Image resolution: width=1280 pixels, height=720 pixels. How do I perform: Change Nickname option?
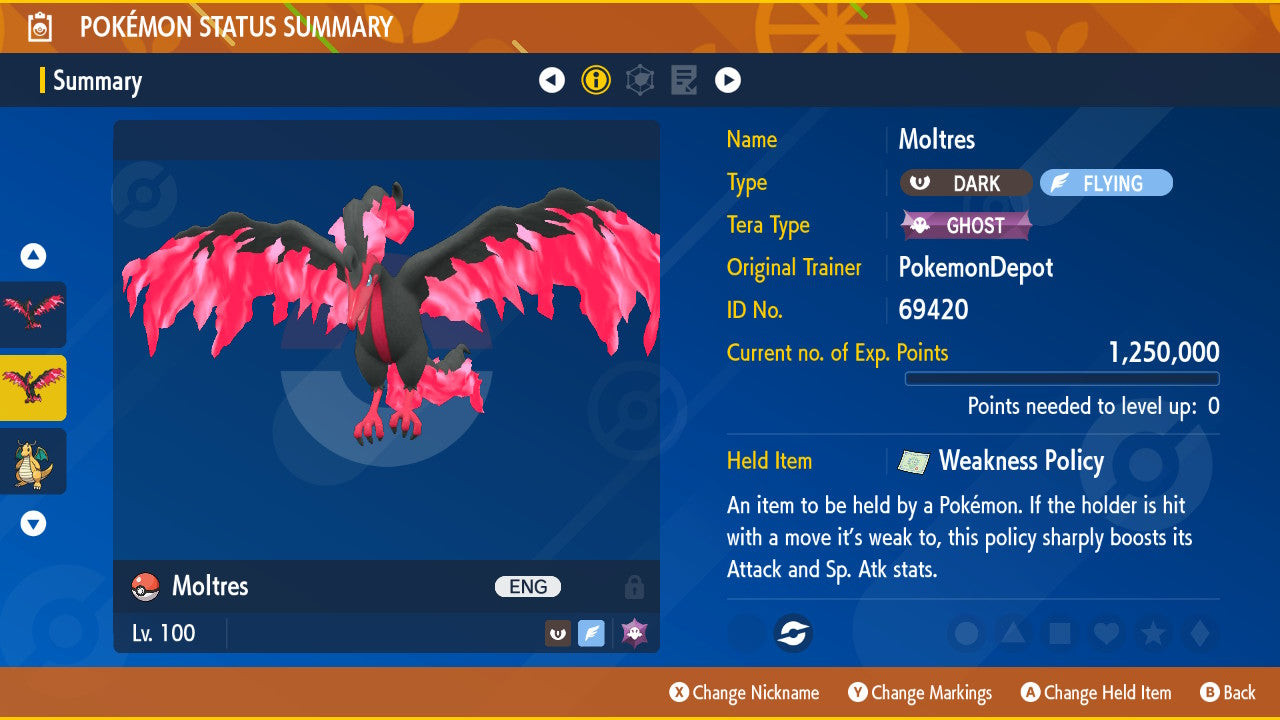click(x=745, y=692)
